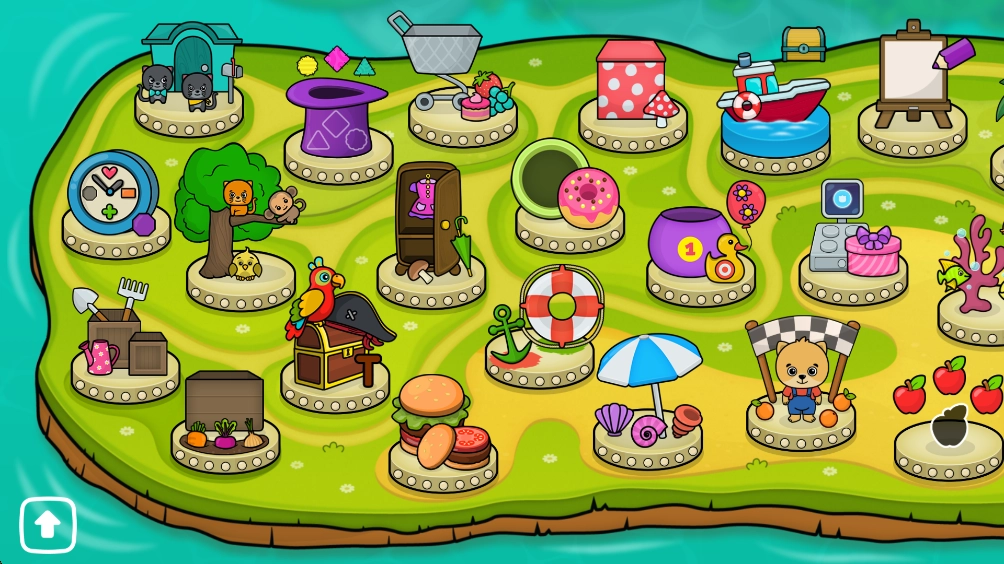Open the polka dot box with mushroom
Viewport: 1004px width, 564px height.
click(x=633, y=87)
